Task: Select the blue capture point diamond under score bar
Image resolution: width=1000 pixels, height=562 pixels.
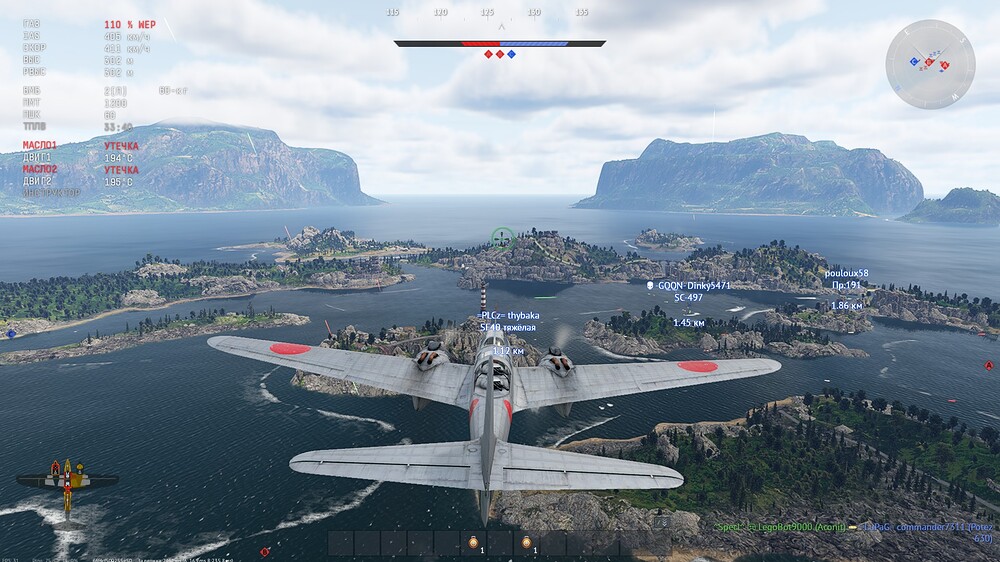Action: tap(512, 54)
